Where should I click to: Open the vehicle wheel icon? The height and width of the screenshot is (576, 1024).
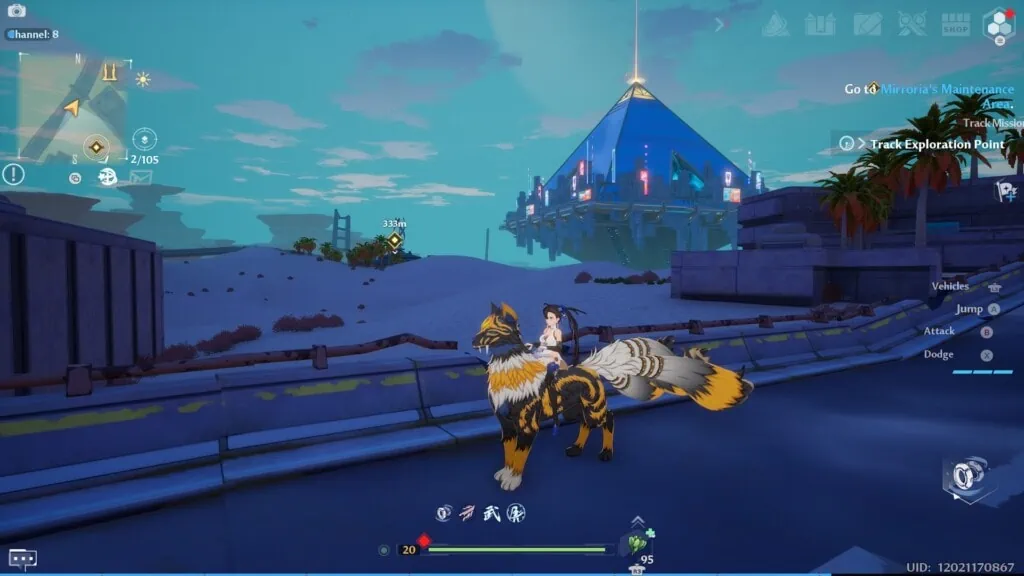tap(966, 478)
